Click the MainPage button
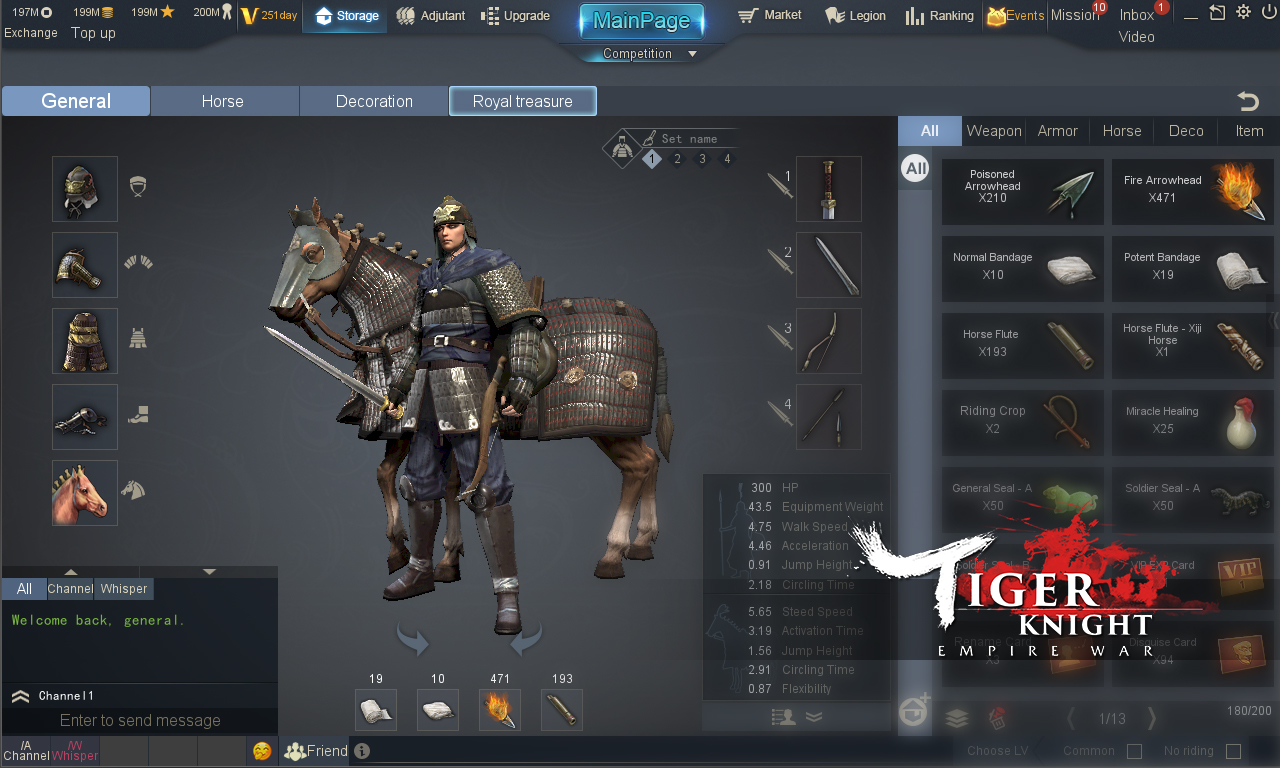The height and width of the screenshot is (768, 1280). coord(641,20)
